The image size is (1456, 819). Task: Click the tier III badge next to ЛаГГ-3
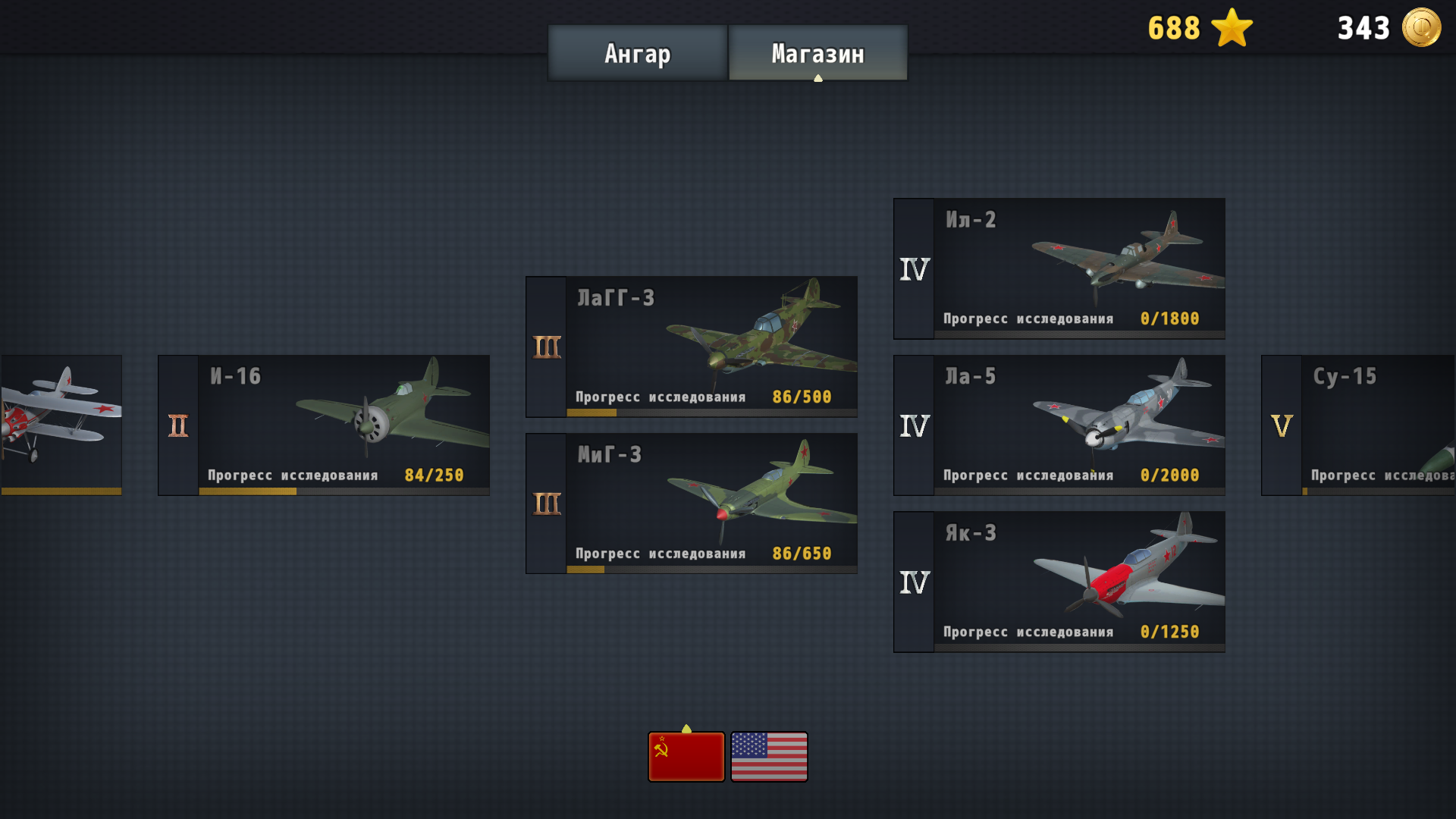(x=544, y=345)
